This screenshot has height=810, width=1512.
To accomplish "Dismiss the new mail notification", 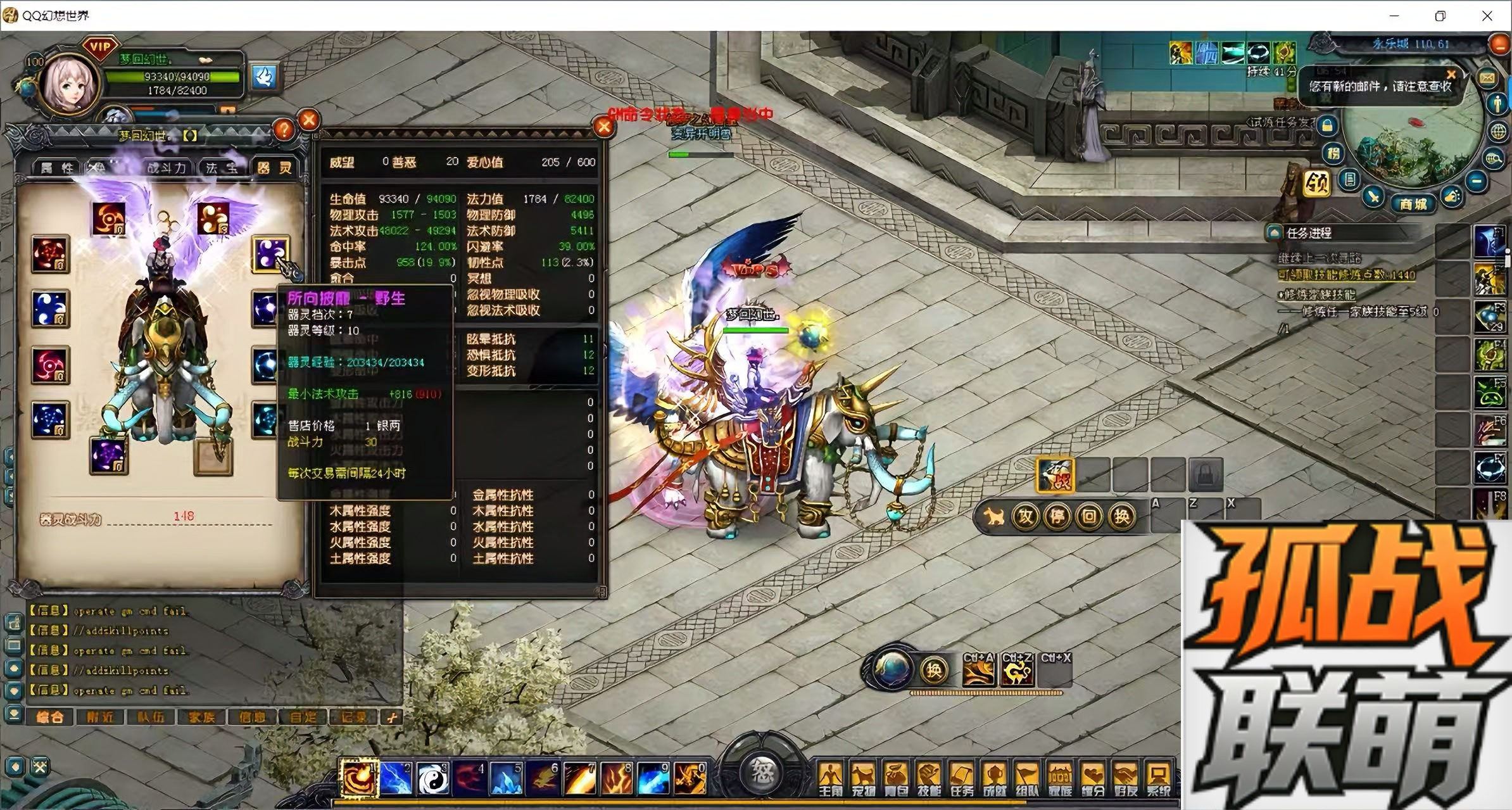I will pos(1451,75).
